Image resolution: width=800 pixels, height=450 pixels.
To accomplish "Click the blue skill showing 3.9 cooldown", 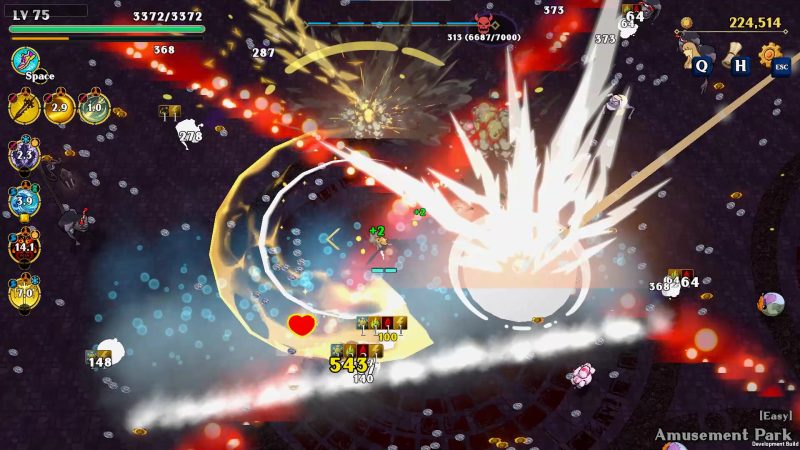I will tap(24, 201).
